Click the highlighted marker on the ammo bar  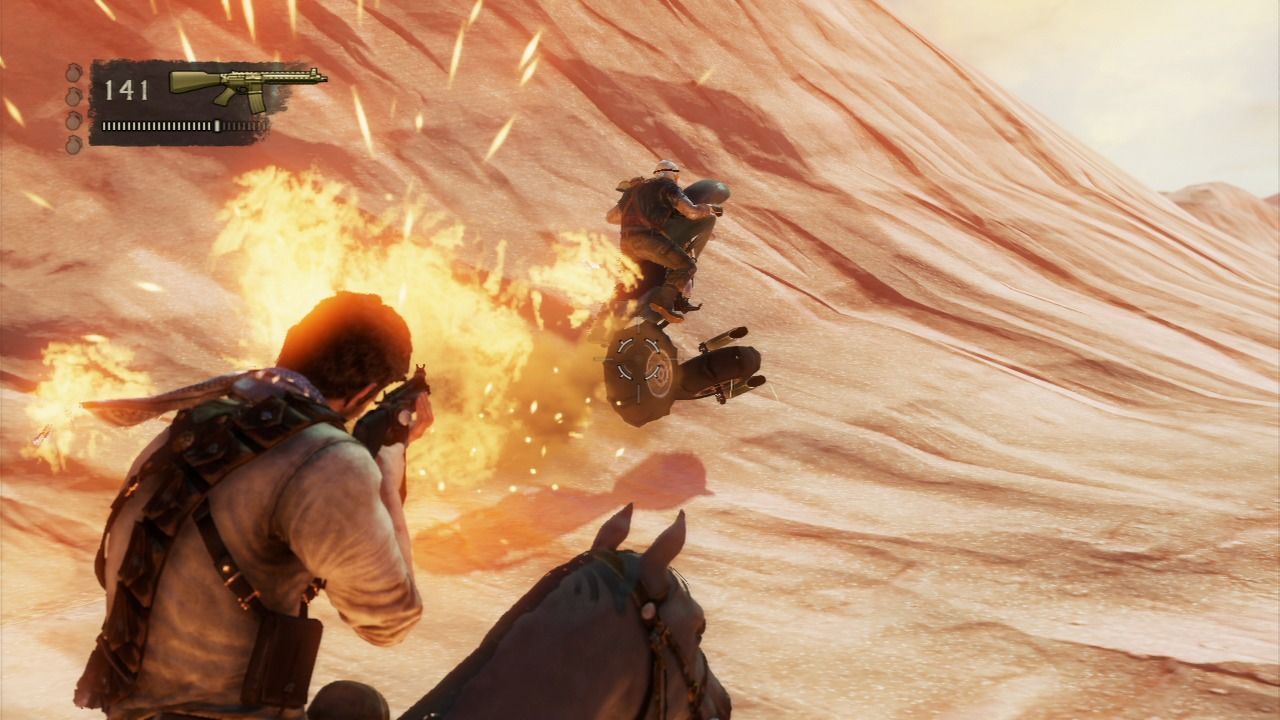point(218,126)
